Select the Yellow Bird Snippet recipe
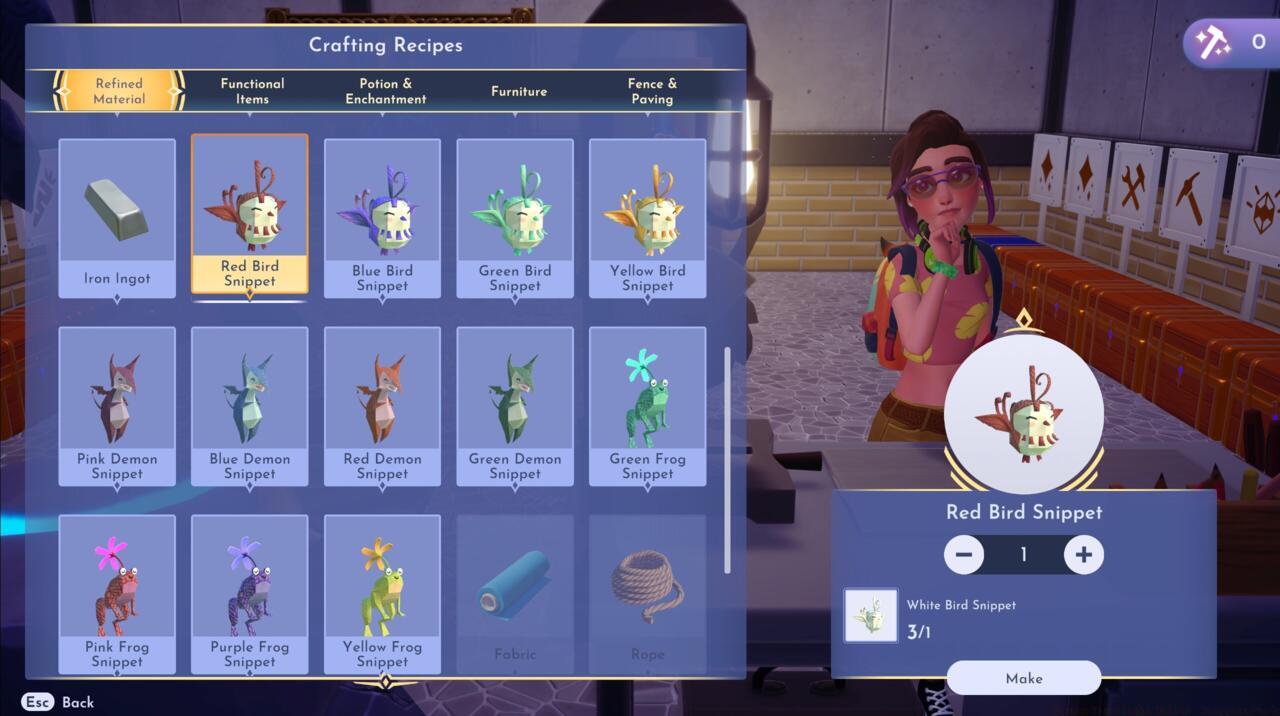 (x=647, y=218)
